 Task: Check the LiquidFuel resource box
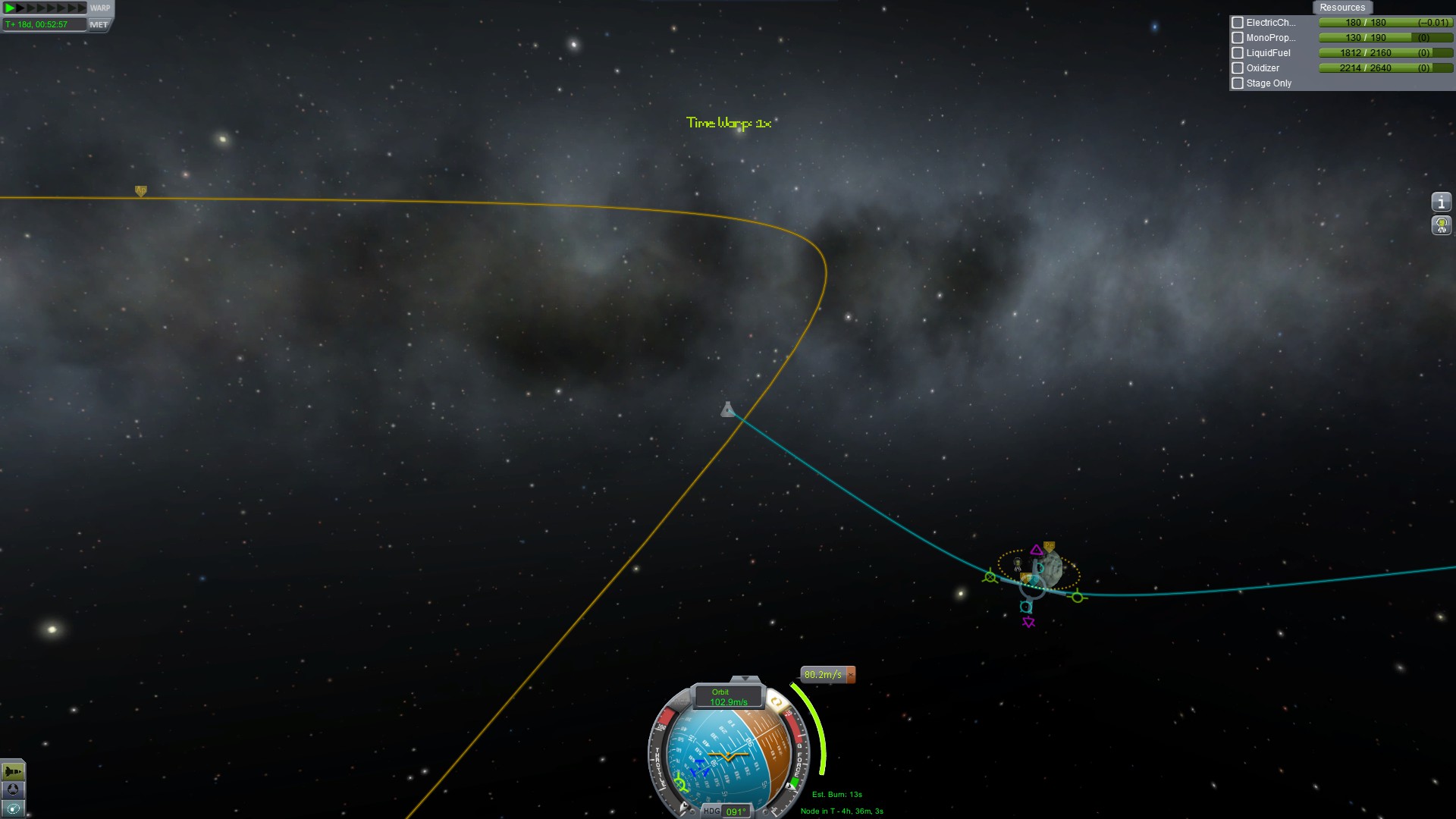(x=1238, y=53)
